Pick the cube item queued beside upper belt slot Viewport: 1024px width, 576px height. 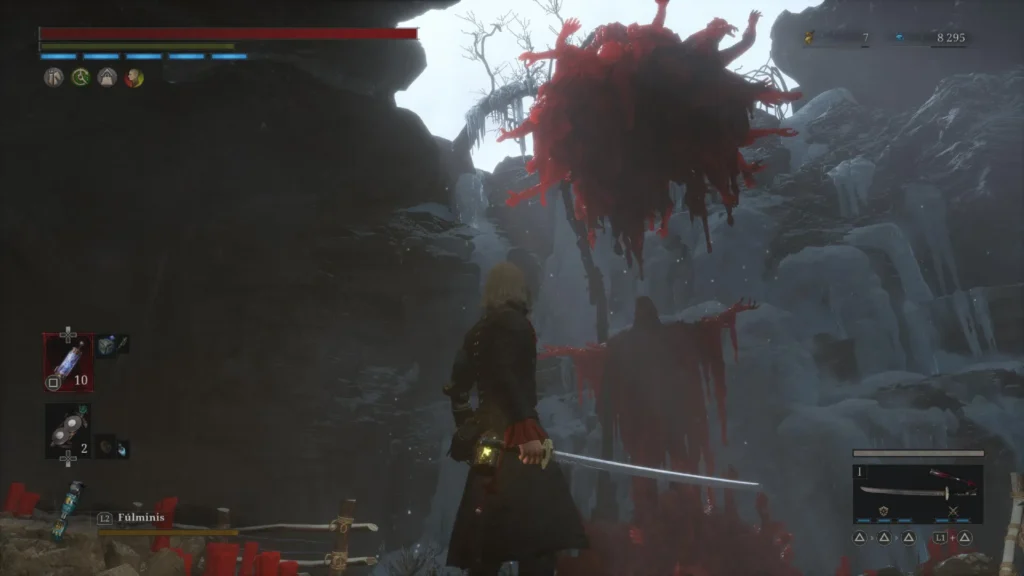107,344
